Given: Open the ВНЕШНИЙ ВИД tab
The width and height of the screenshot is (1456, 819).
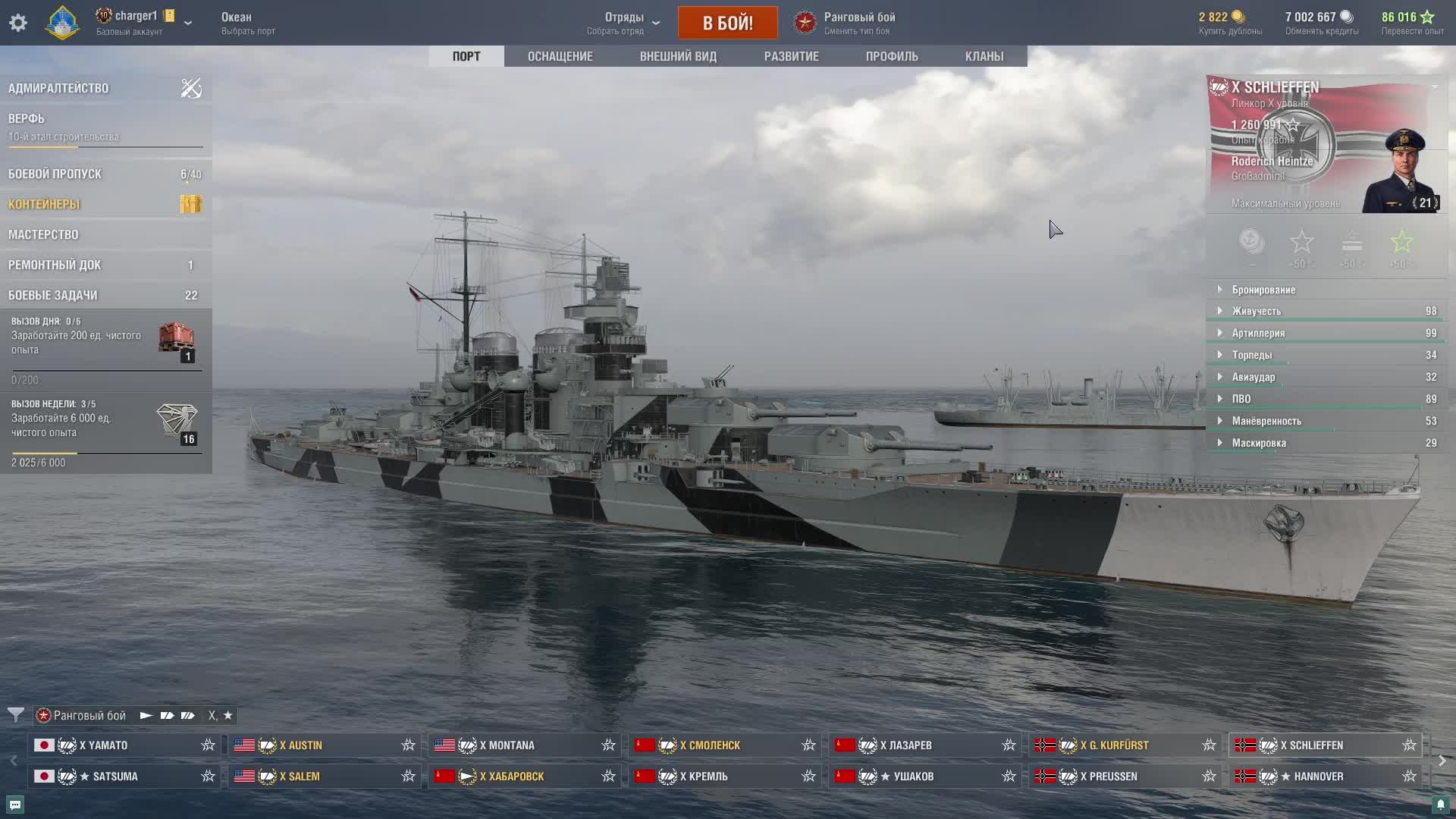Looking at the screenshot, I should pyautogui.click(x=678, y=56).
